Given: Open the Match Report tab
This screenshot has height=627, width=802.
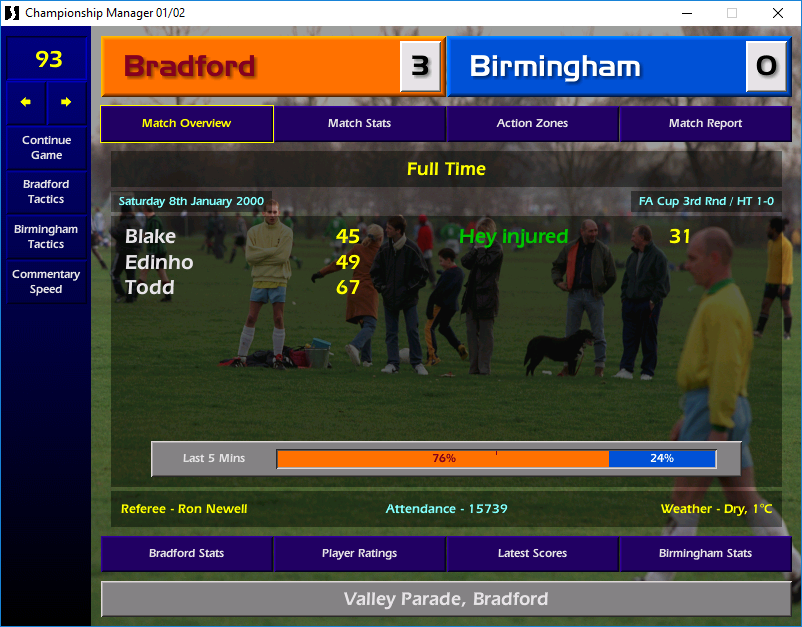Looking at the screenshot, I should pos(705,124).
